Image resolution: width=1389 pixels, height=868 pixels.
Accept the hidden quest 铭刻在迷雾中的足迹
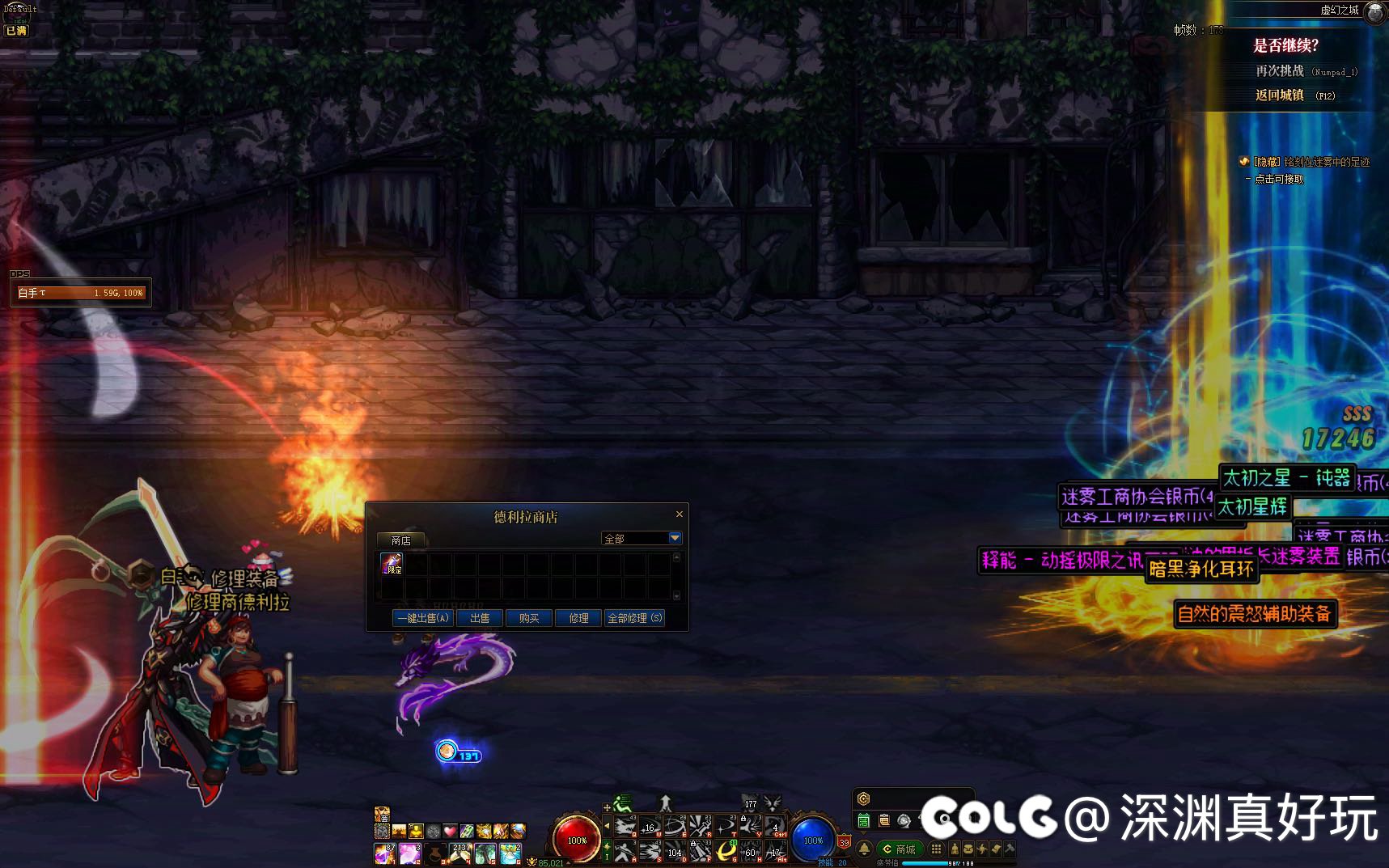point(1279,179)
